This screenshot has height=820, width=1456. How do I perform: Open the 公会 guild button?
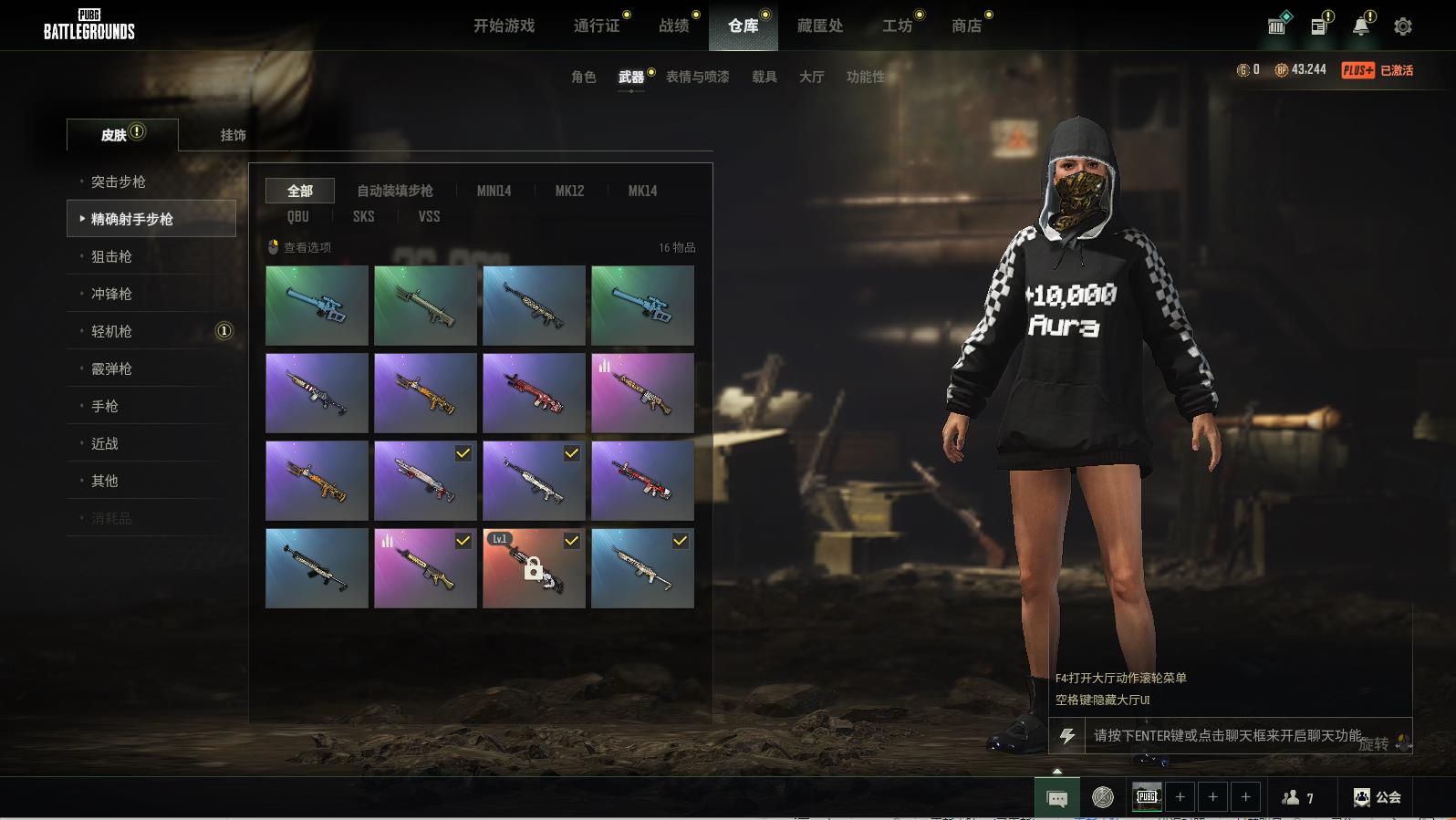1378,797
